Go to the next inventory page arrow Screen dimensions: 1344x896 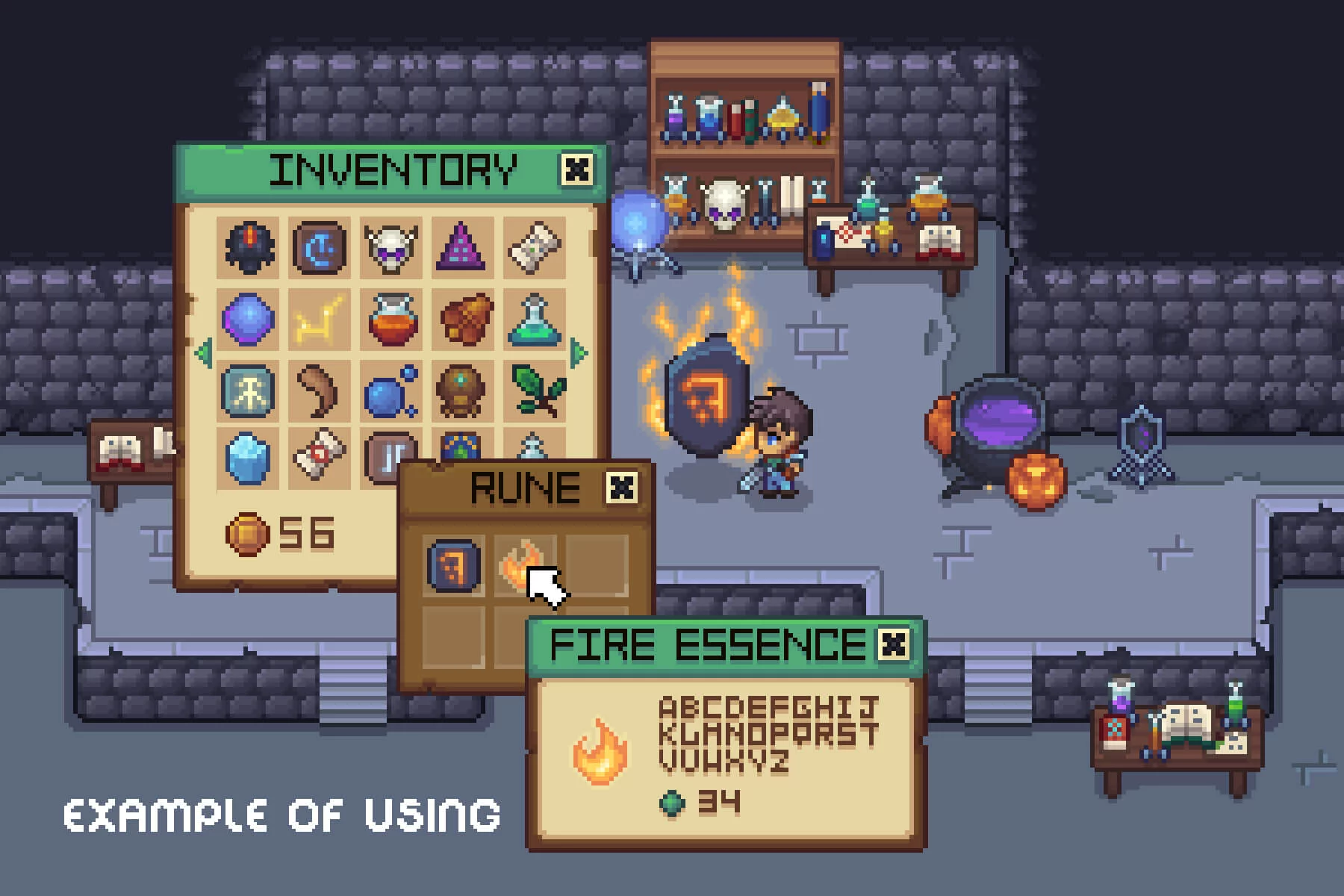[x=578, y=352]
